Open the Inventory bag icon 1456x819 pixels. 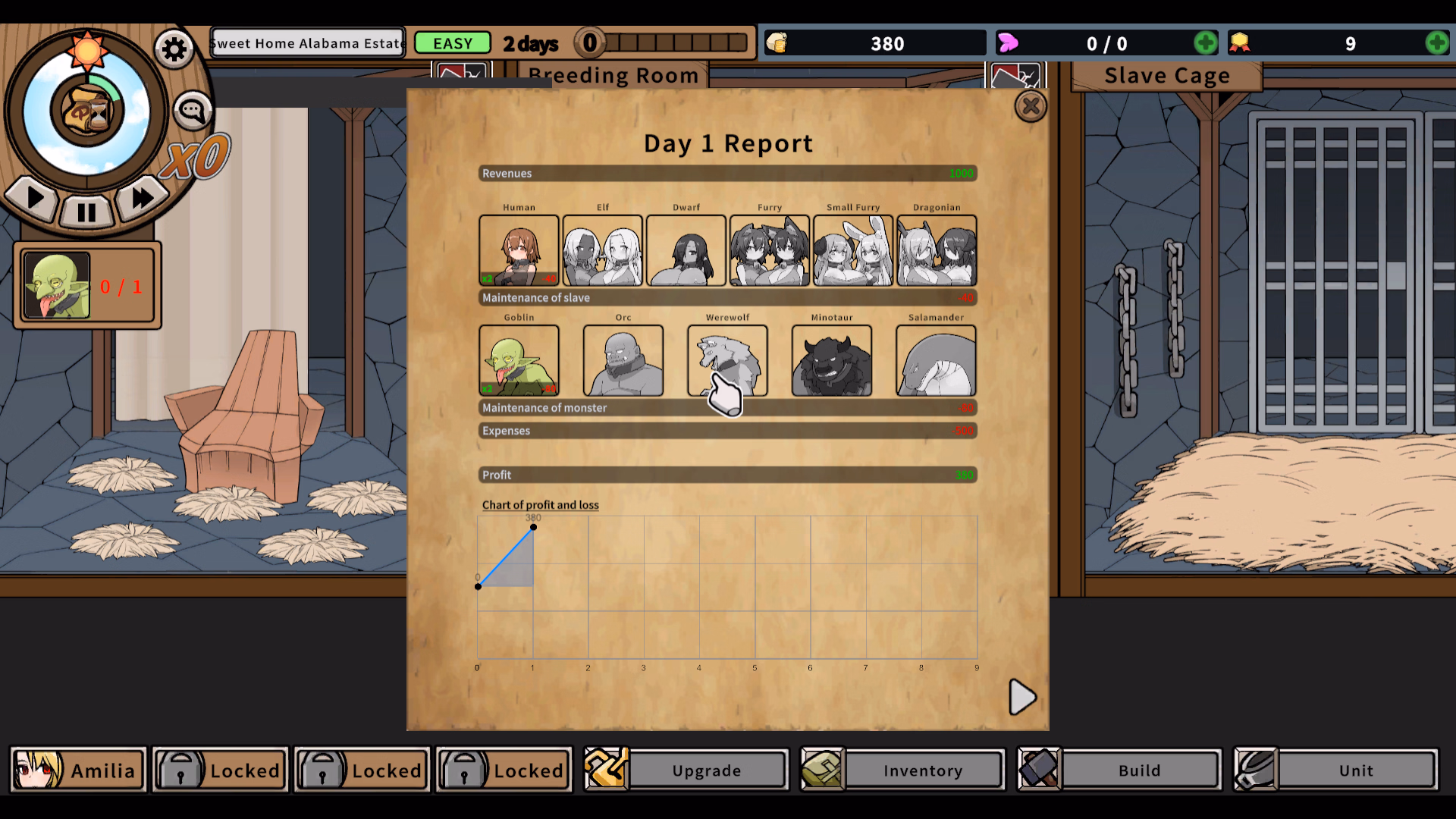tap(821, 770)
